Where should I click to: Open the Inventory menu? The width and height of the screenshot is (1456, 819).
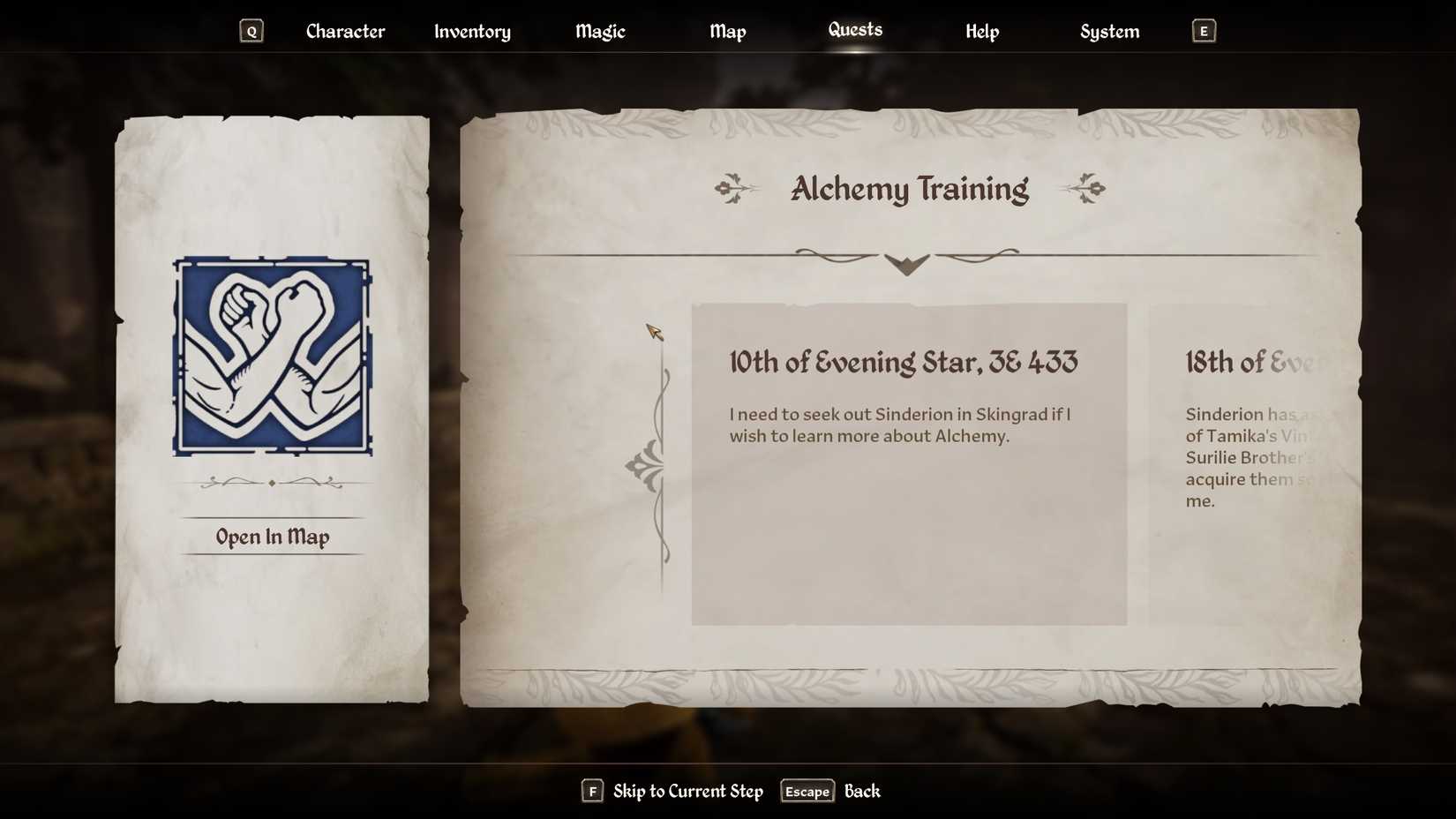pyautogui.click(x=472, y=31)
